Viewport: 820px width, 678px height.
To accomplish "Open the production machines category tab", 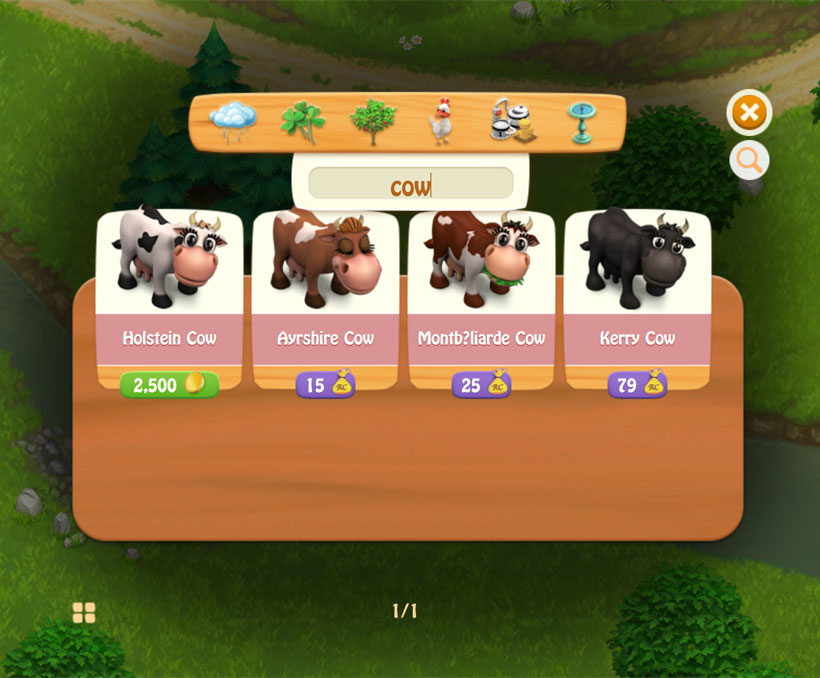I will [x=512, y=122].
